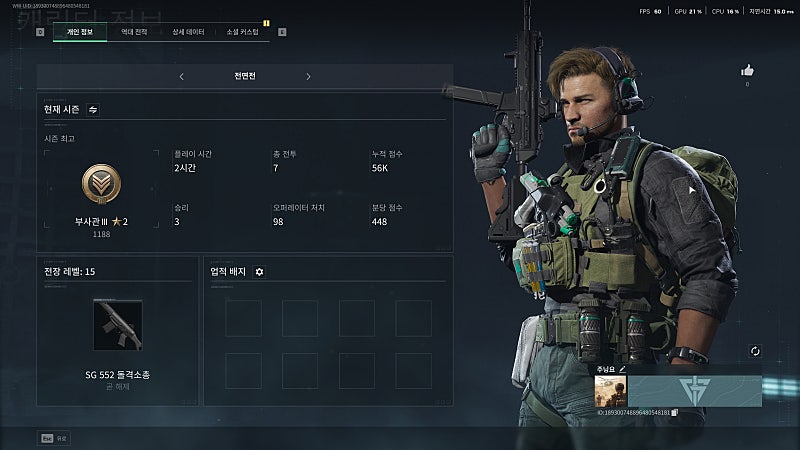Click the left arrow beside 전면전
The image size is (800, 450).
[181, 76]
